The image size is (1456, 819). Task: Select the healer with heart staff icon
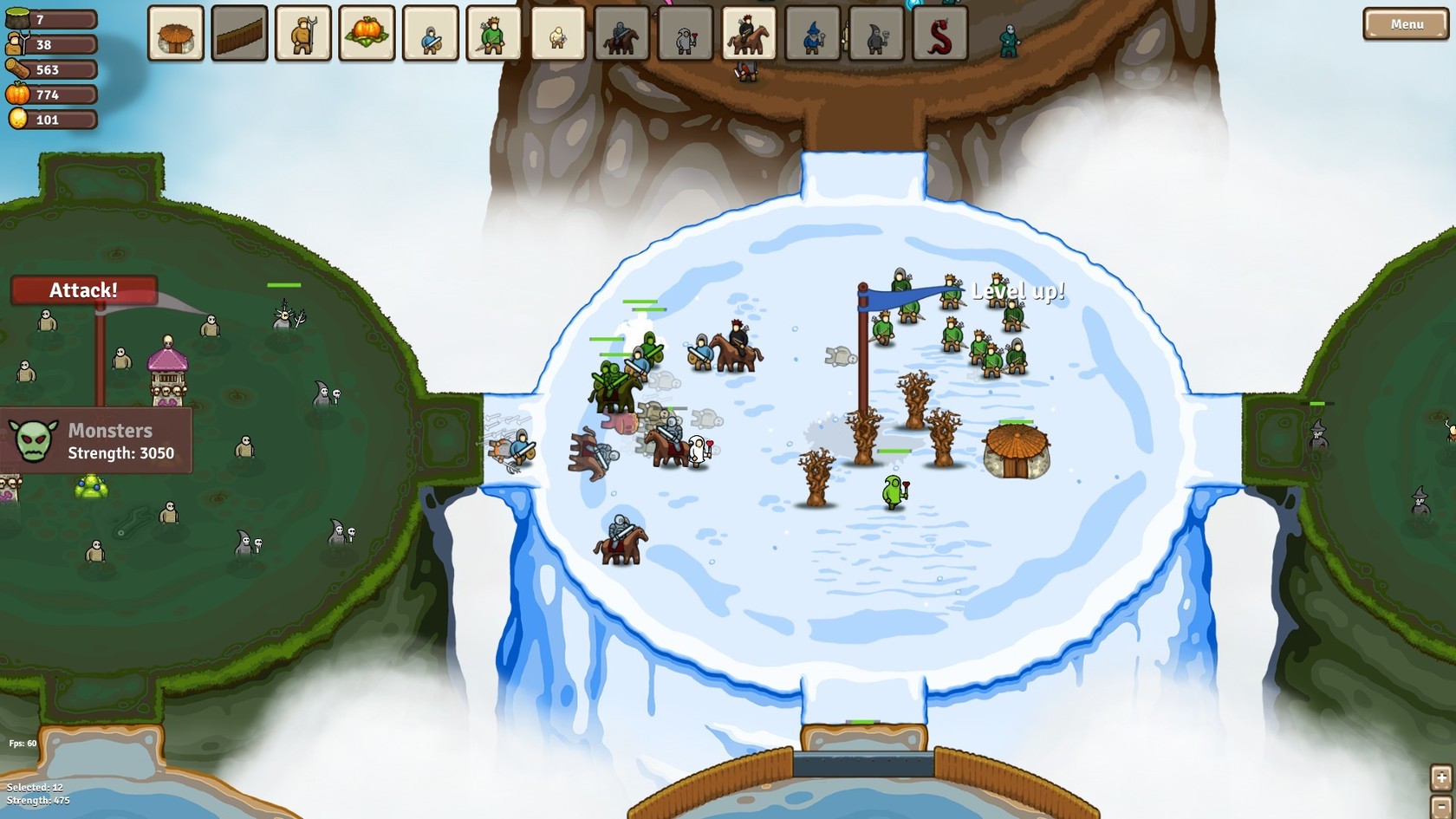click(x=685, y=33)
